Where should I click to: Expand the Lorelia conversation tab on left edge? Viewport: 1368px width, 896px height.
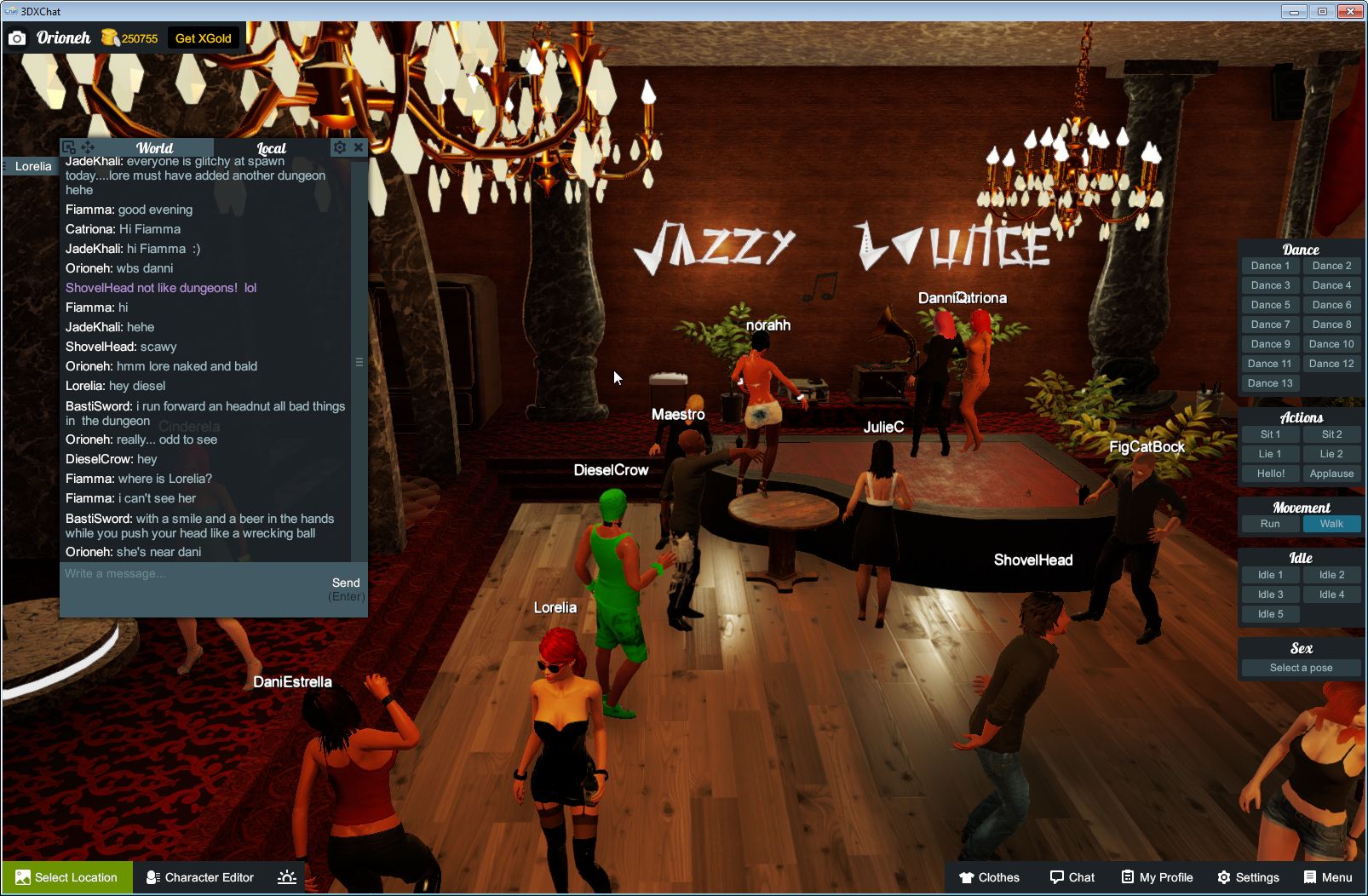point(32,166)
